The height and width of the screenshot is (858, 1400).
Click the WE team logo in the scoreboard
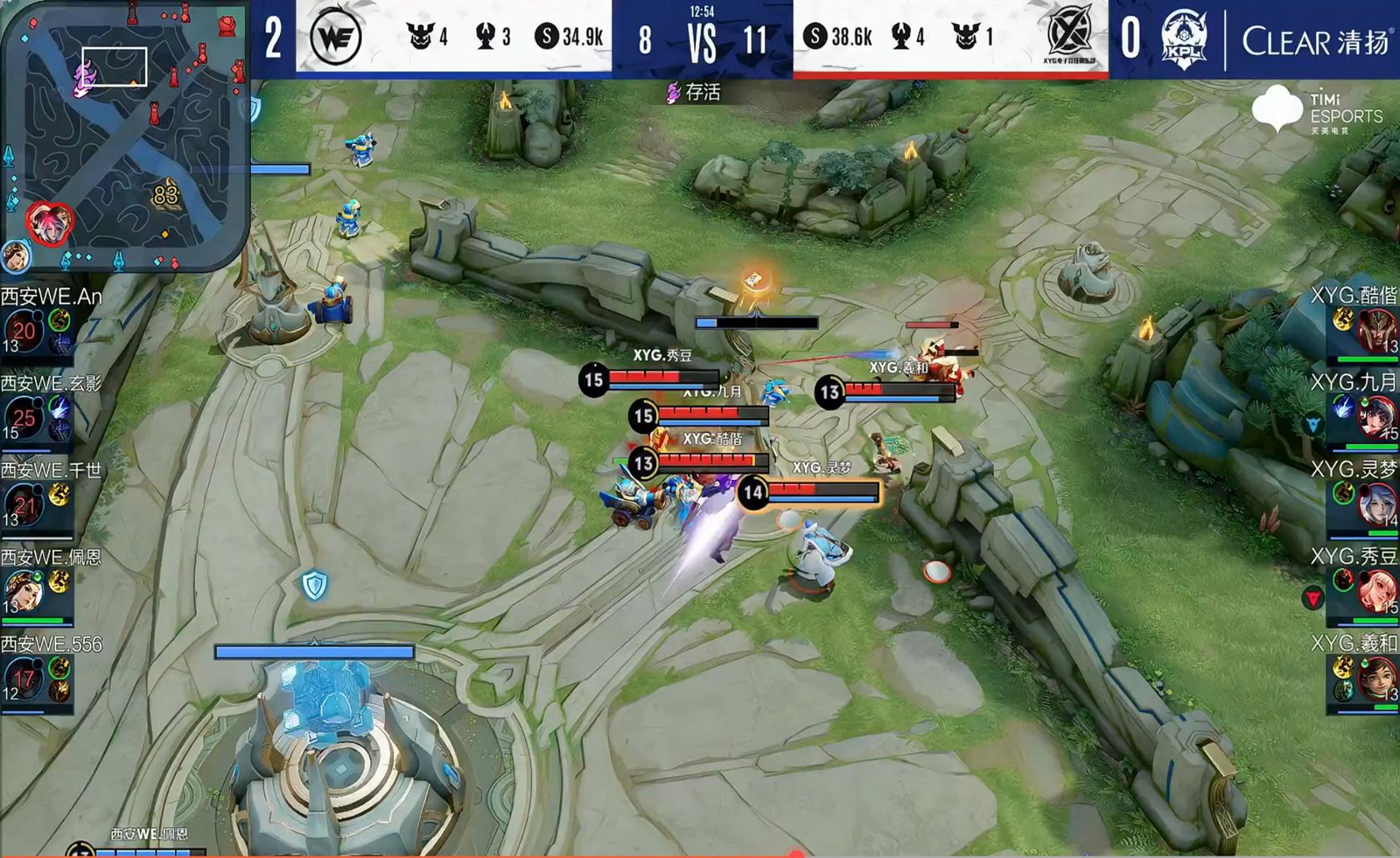(337, 35)
